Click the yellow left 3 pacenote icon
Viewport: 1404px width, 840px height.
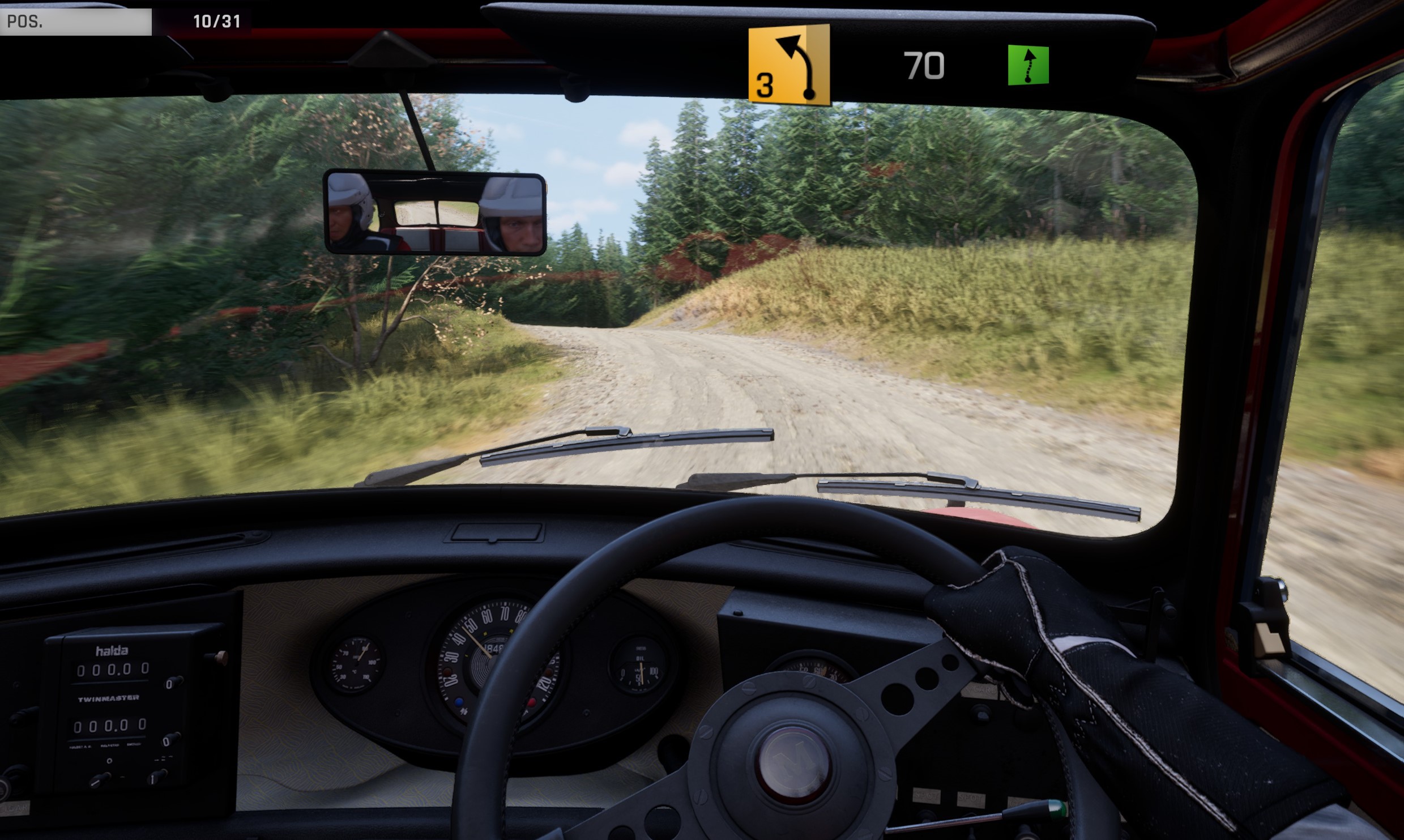(x=788, y=65)
